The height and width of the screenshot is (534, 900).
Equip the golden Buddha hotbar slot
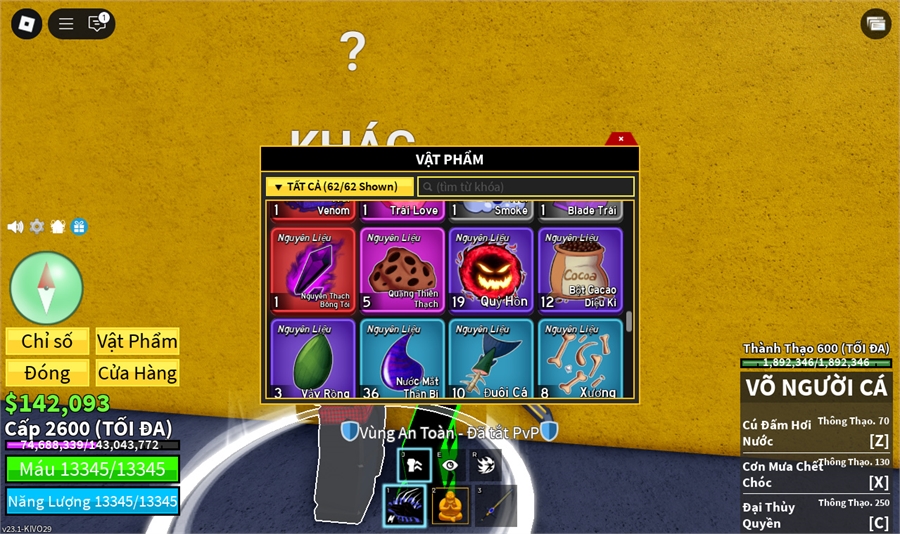coord(450,506)
